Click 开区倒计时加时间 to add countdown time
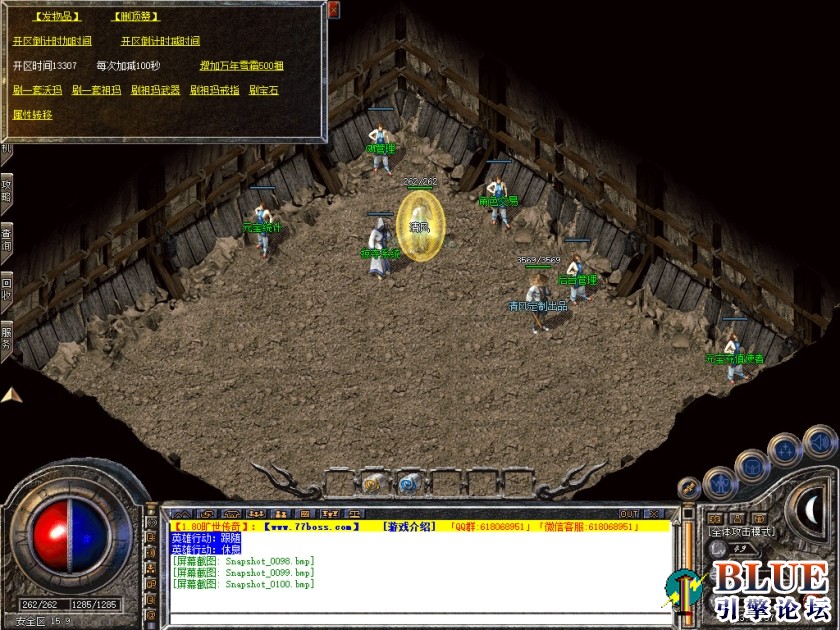This screenshot has height=630, width=840. (x=52, y=41)
